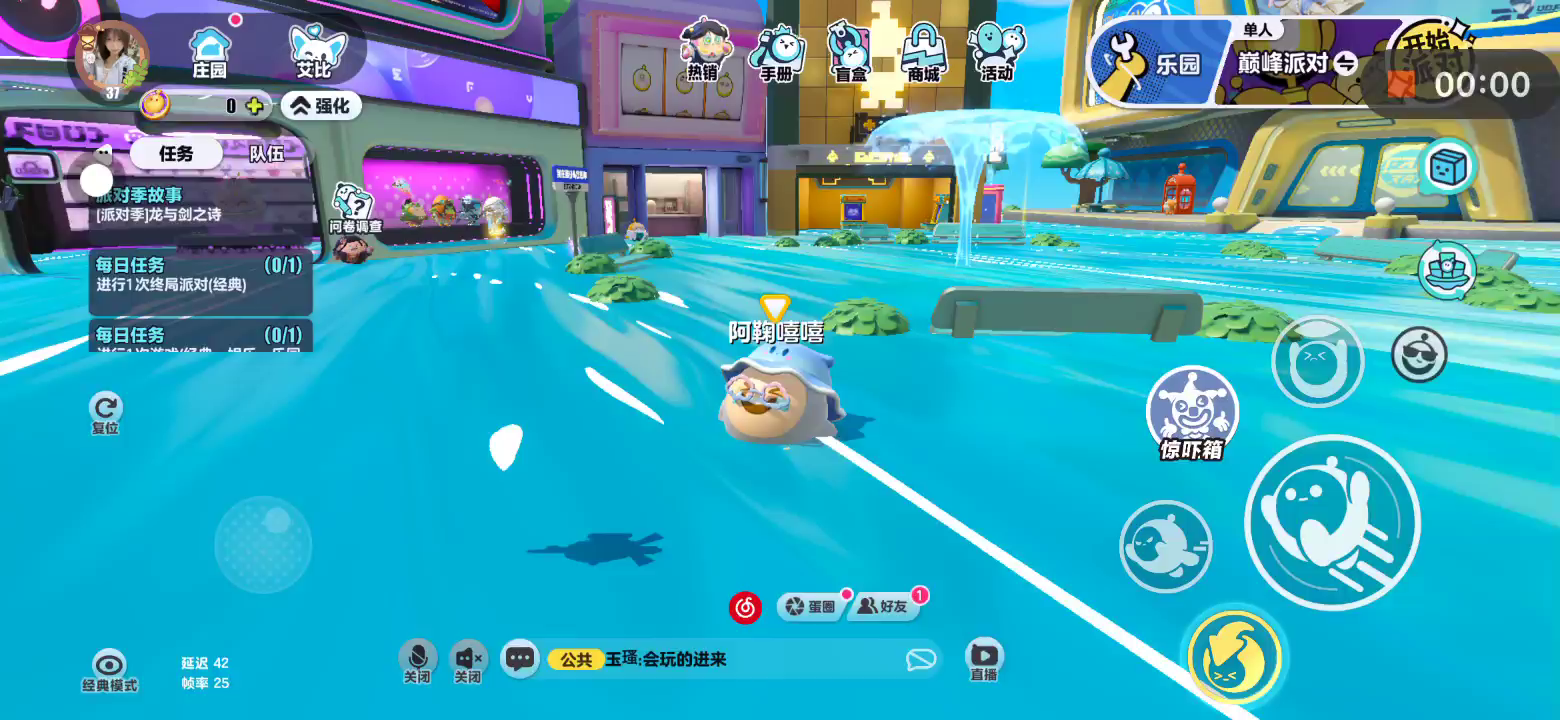Switch to the 队伍 team tab
The width and height of the screenshot is (1560, 720).
pos(267,153)
